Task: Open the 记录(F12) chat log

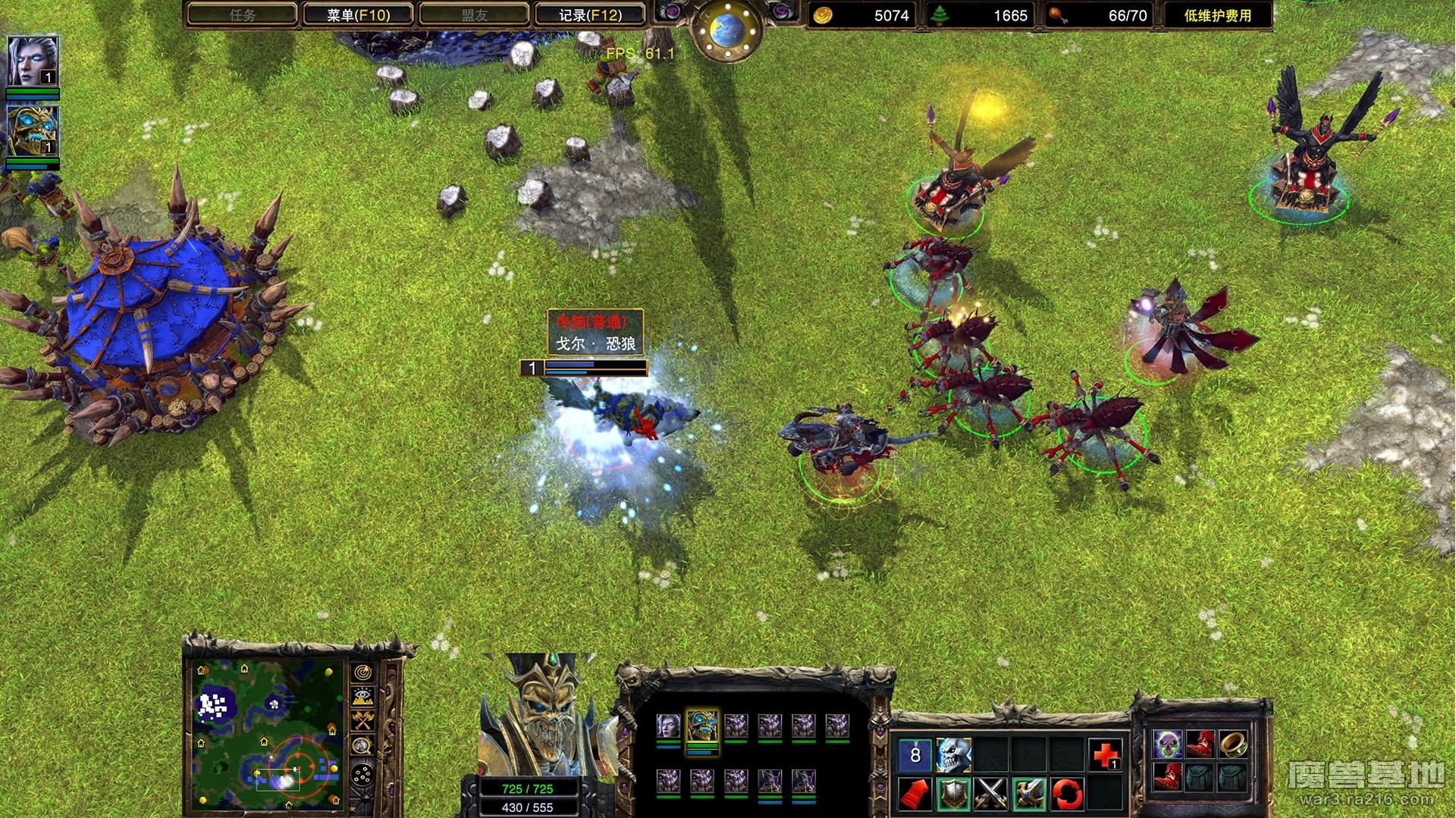Action: pos(590,14)
